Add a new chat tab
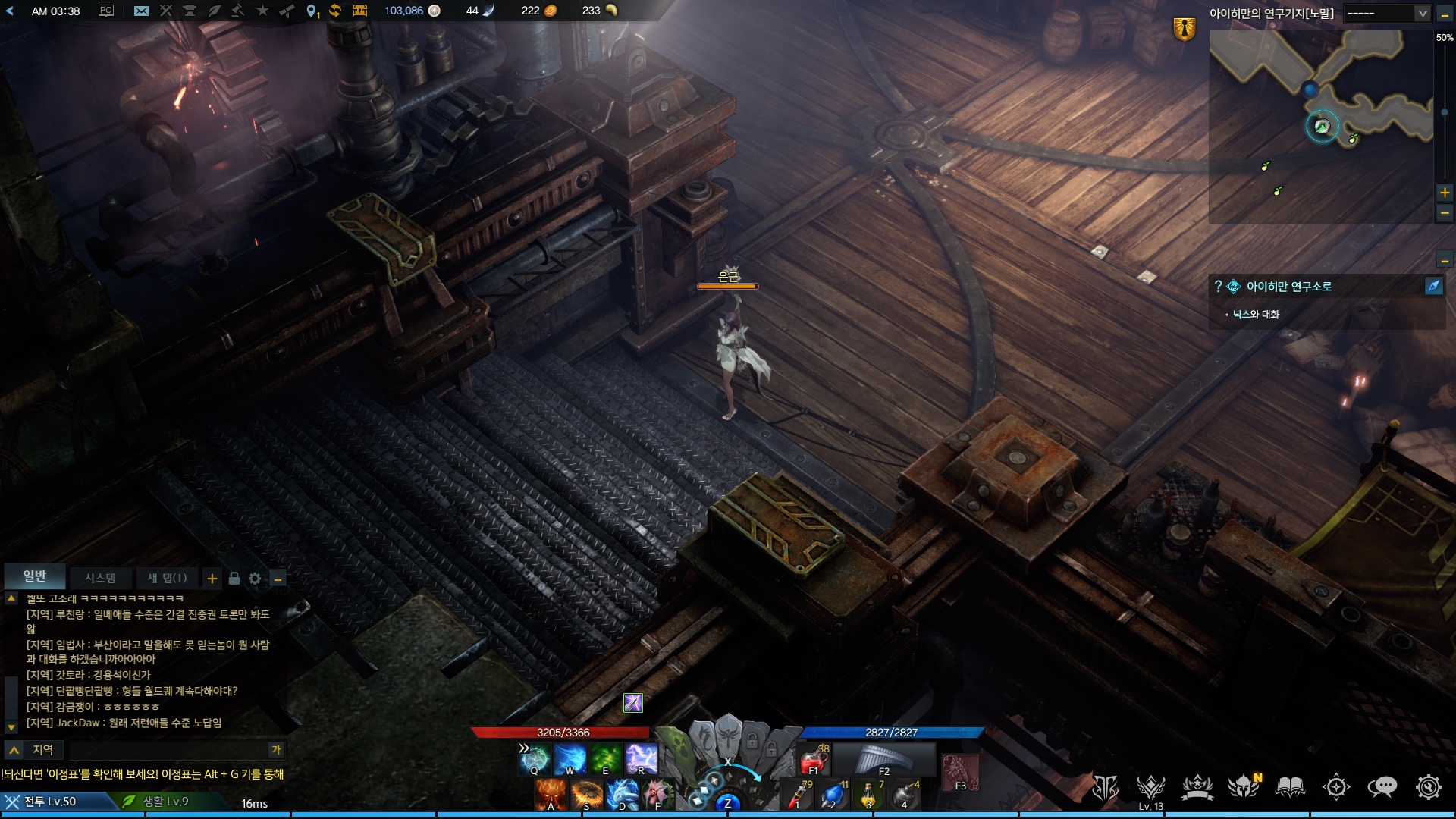 (212, 579)
